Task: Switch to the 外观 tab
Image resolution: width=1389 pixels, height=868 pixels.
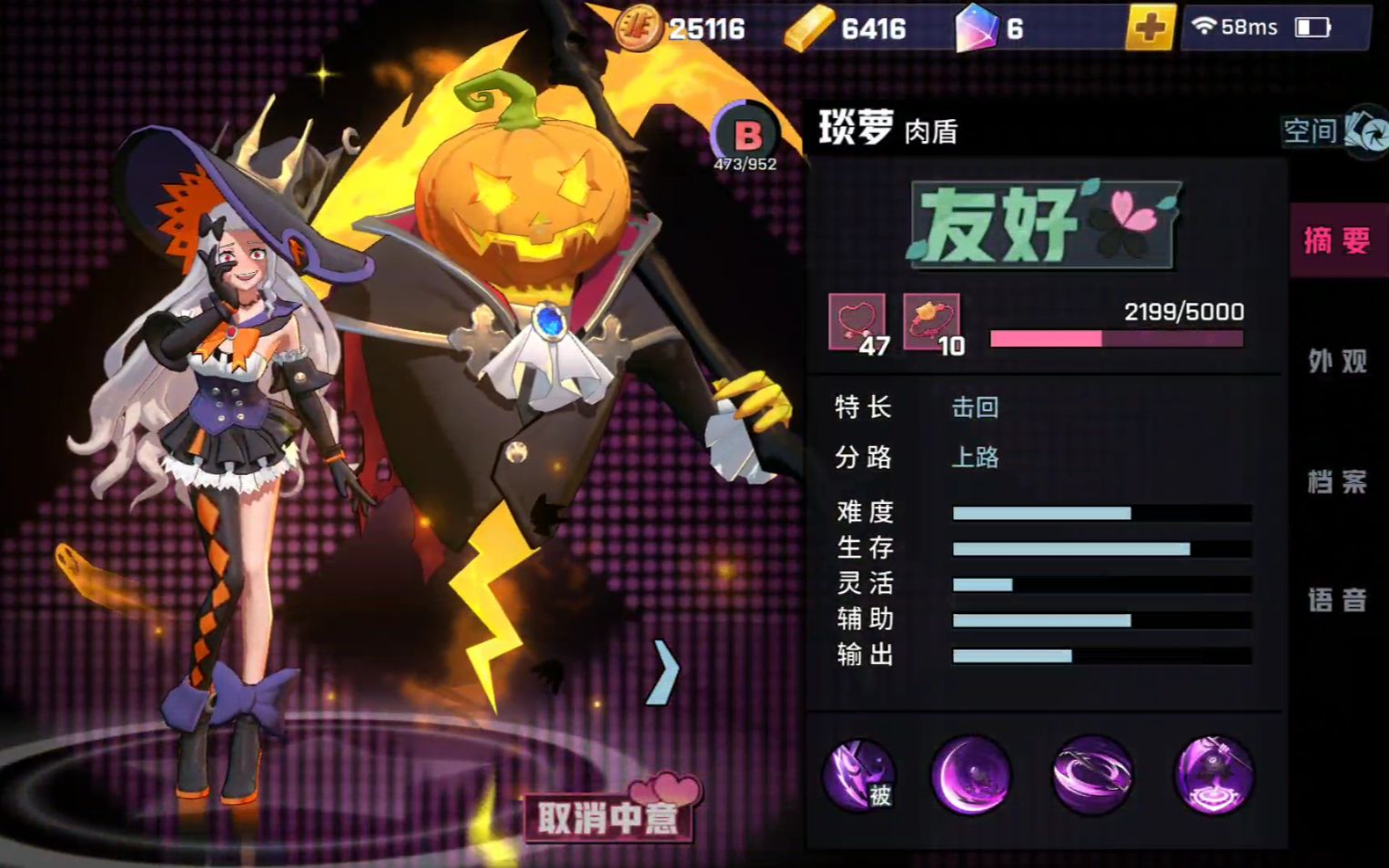Action: pyautogui.click(x=1337, y=361)
